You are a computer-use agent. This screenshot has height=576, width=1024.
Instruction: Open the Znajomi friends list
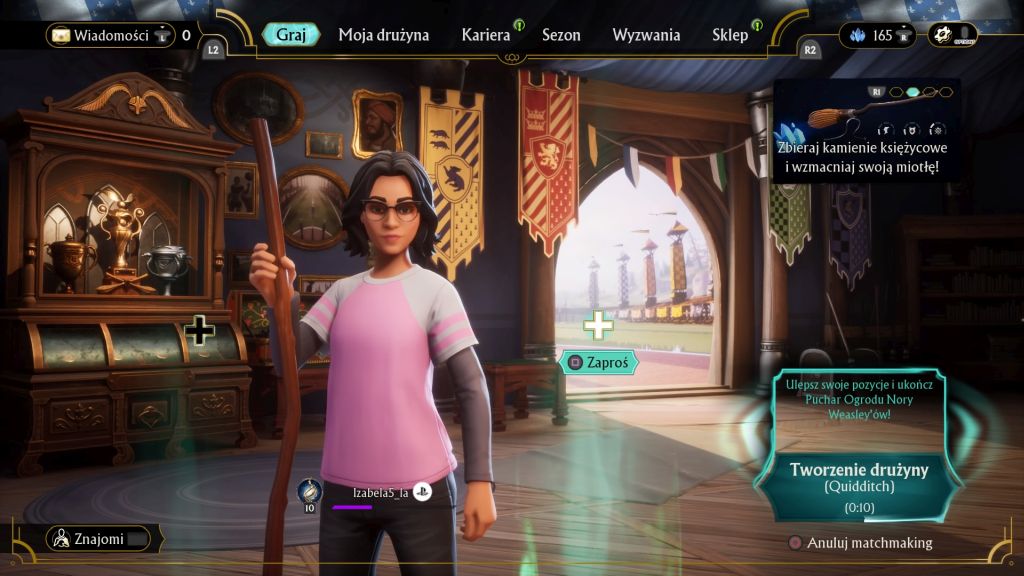click(x=100, y=539)
